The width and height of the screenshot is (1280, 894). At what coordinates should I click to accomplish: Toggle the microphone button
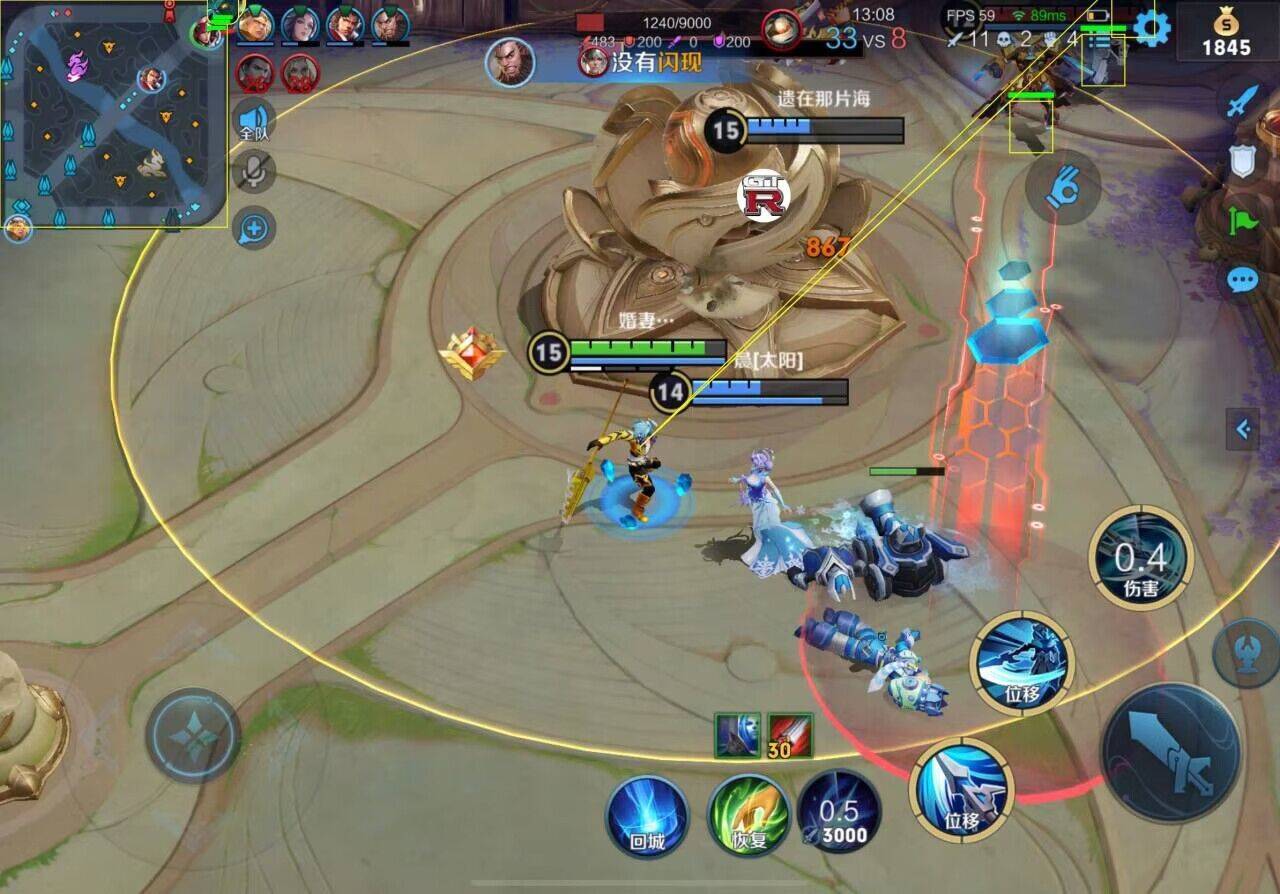[254, 173]
